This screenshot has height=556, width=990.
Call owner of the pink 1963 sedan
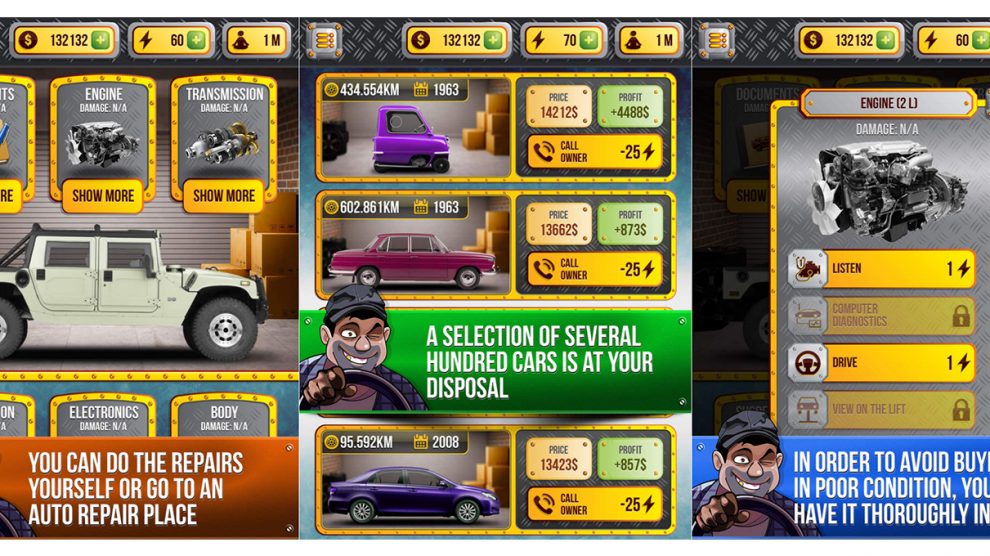594,269
